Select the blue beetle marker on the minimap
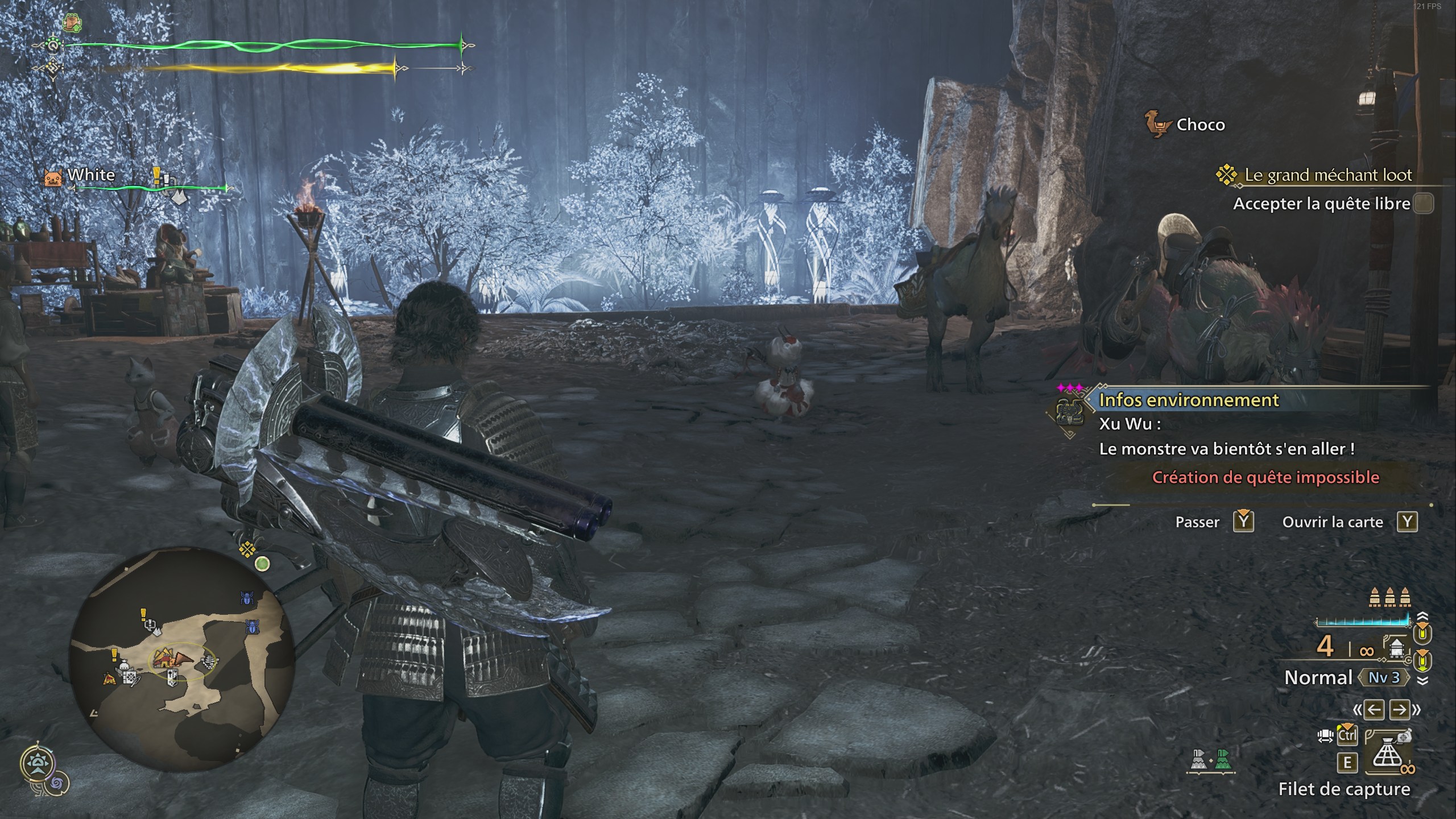This screenshot has height=819, width=1456. (247, 598)
